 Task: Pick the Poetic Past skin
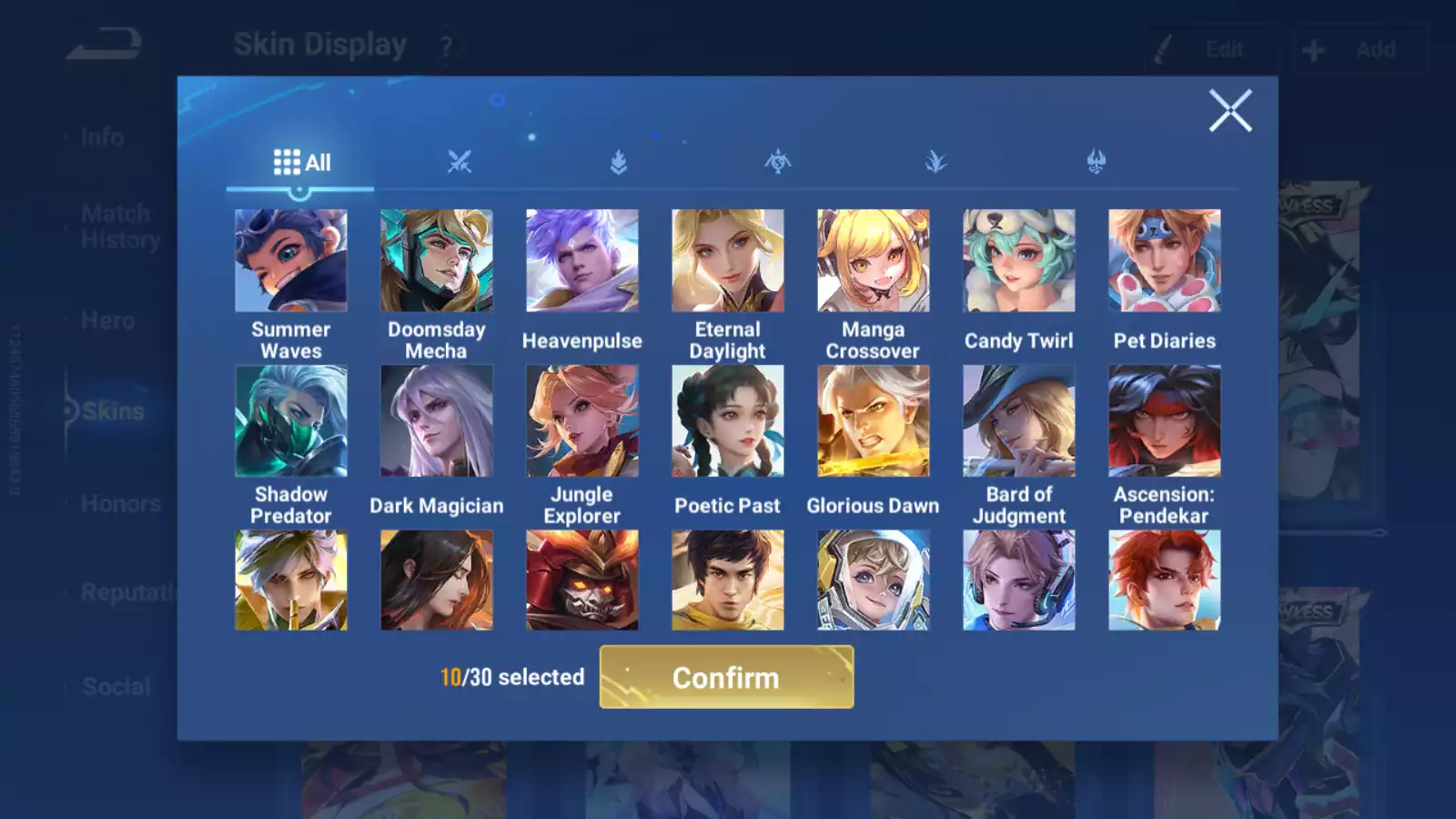728,421
